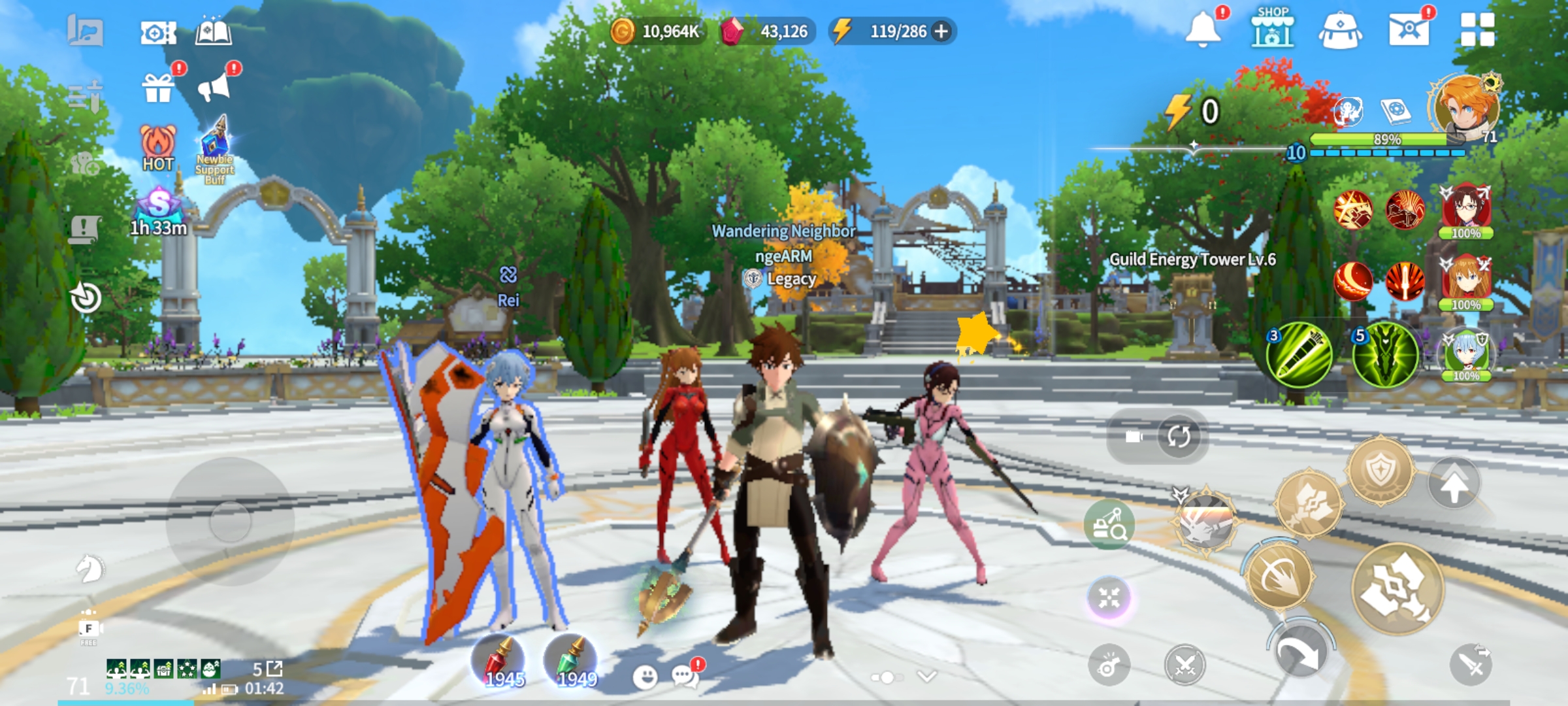Open the emoji emote menu

coord(645,677)
